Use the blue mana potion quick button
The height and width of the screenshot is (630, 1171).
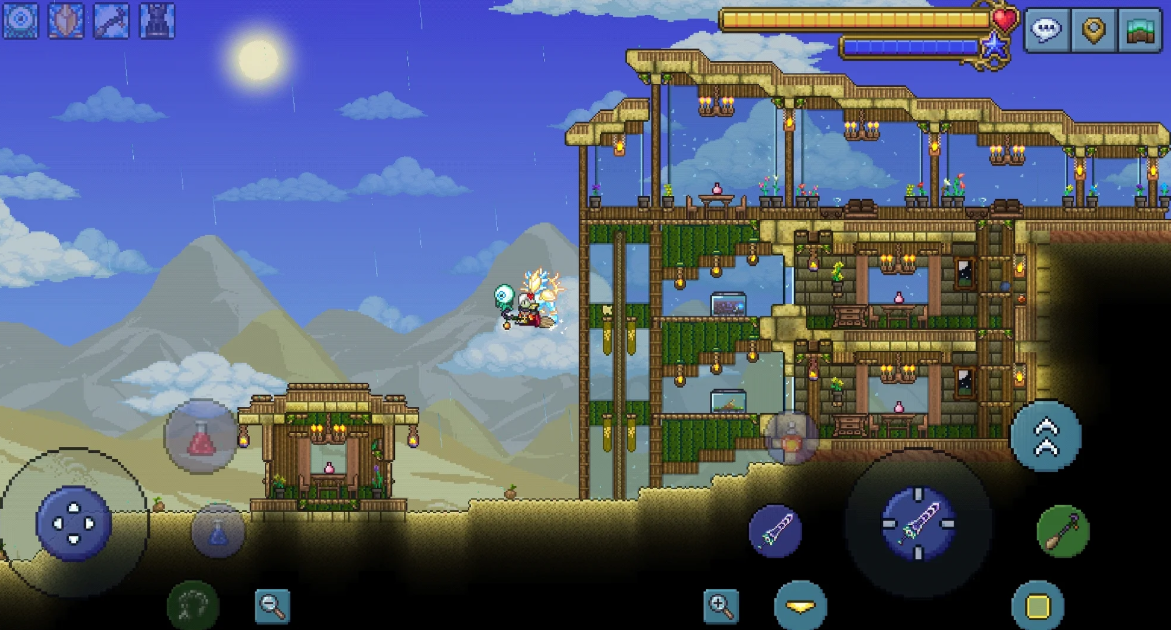point(218,531)
